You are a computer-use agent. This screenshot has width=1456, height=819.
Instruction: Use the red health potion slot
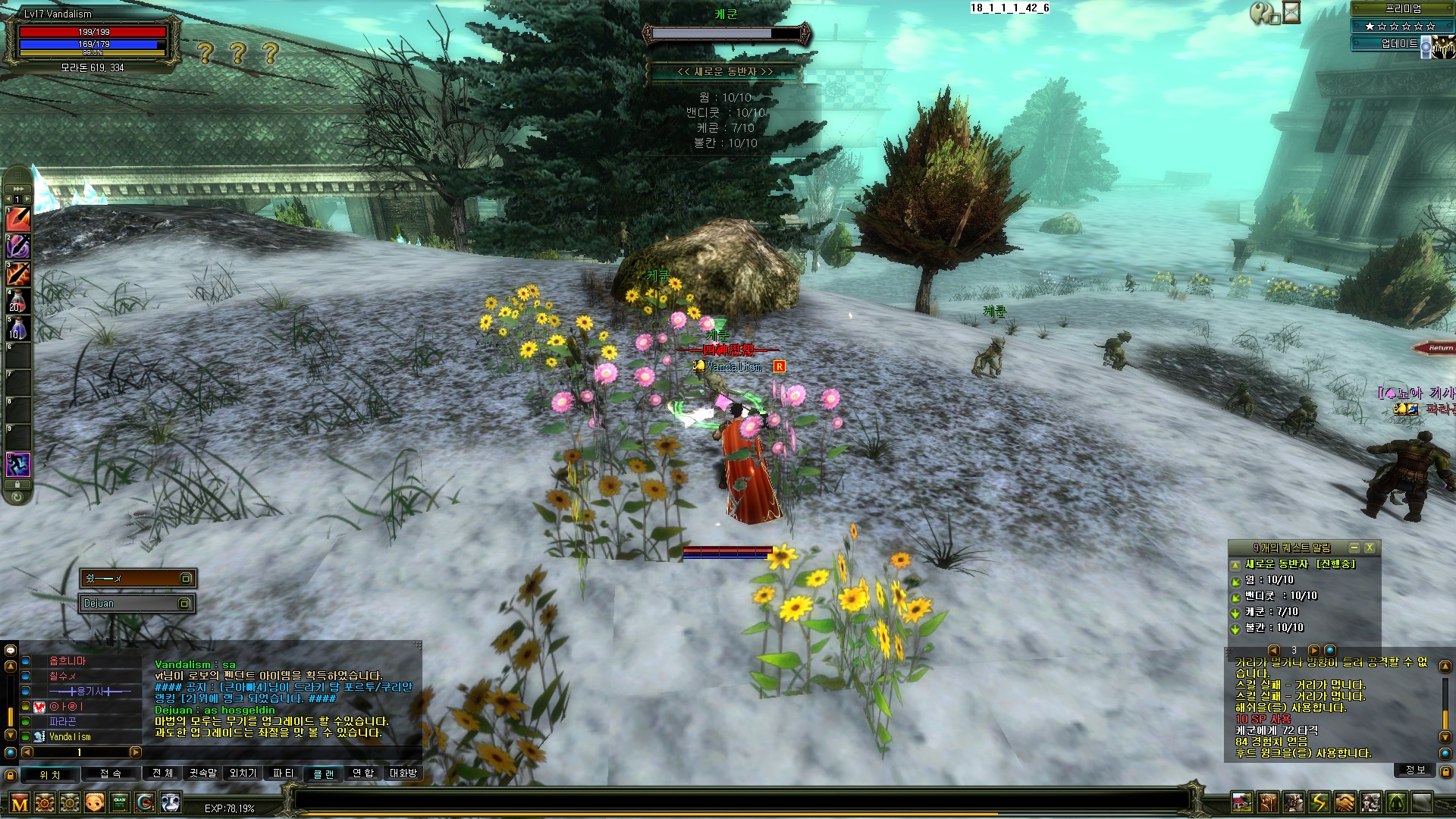[x=18, y=303]
